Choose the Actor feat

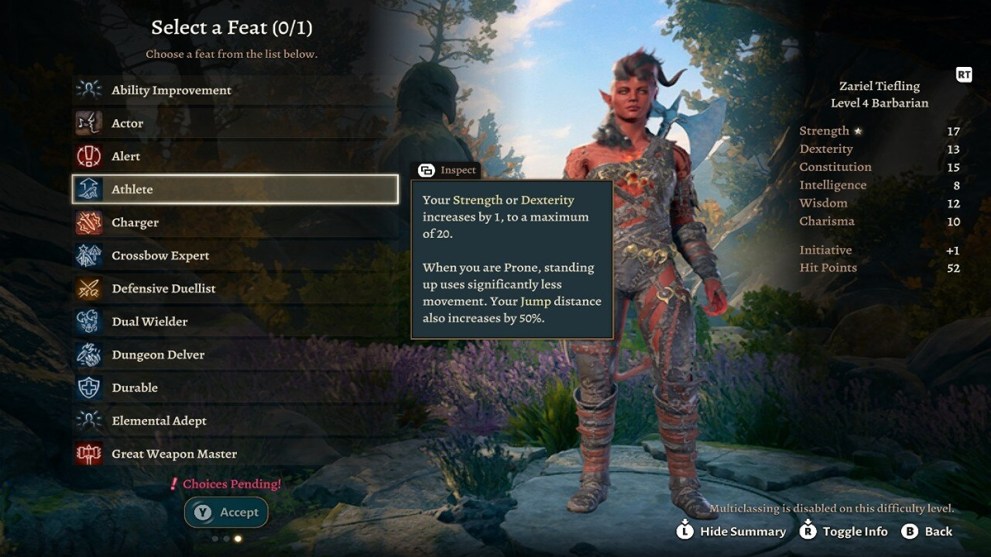[127, 123]
